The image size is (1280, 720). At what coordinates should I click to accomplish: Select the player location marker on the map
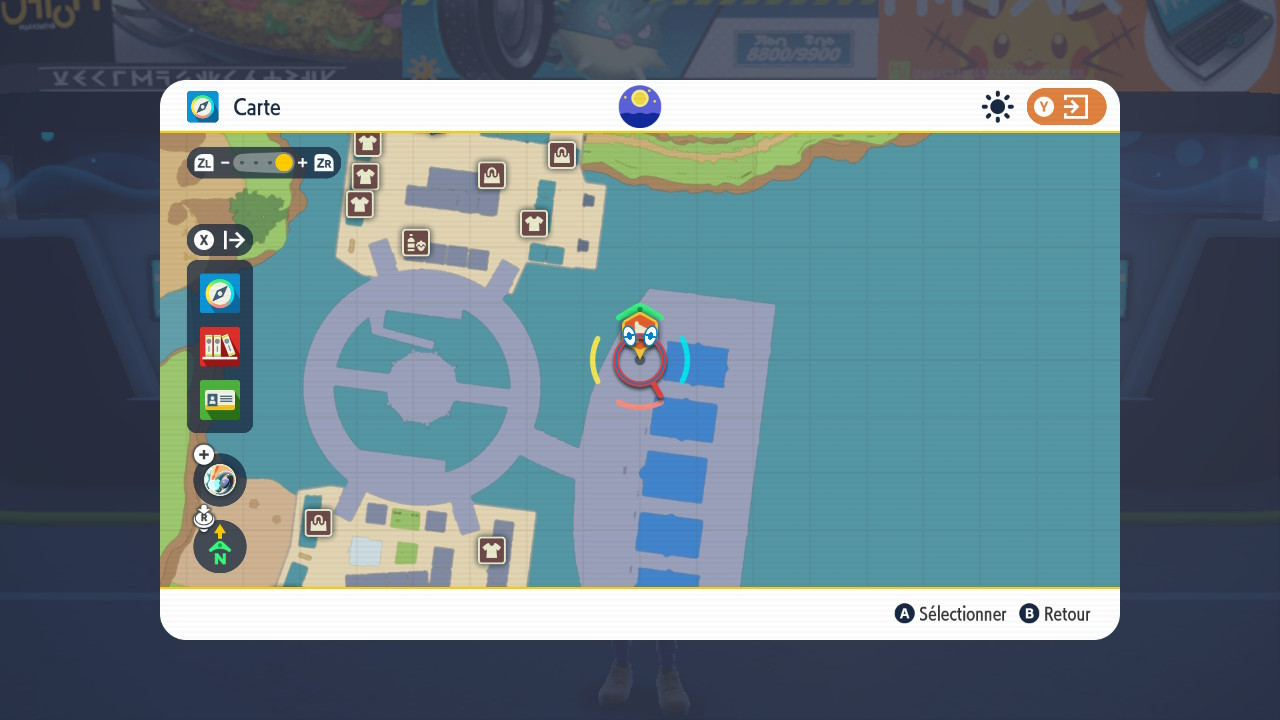[640, 335]
